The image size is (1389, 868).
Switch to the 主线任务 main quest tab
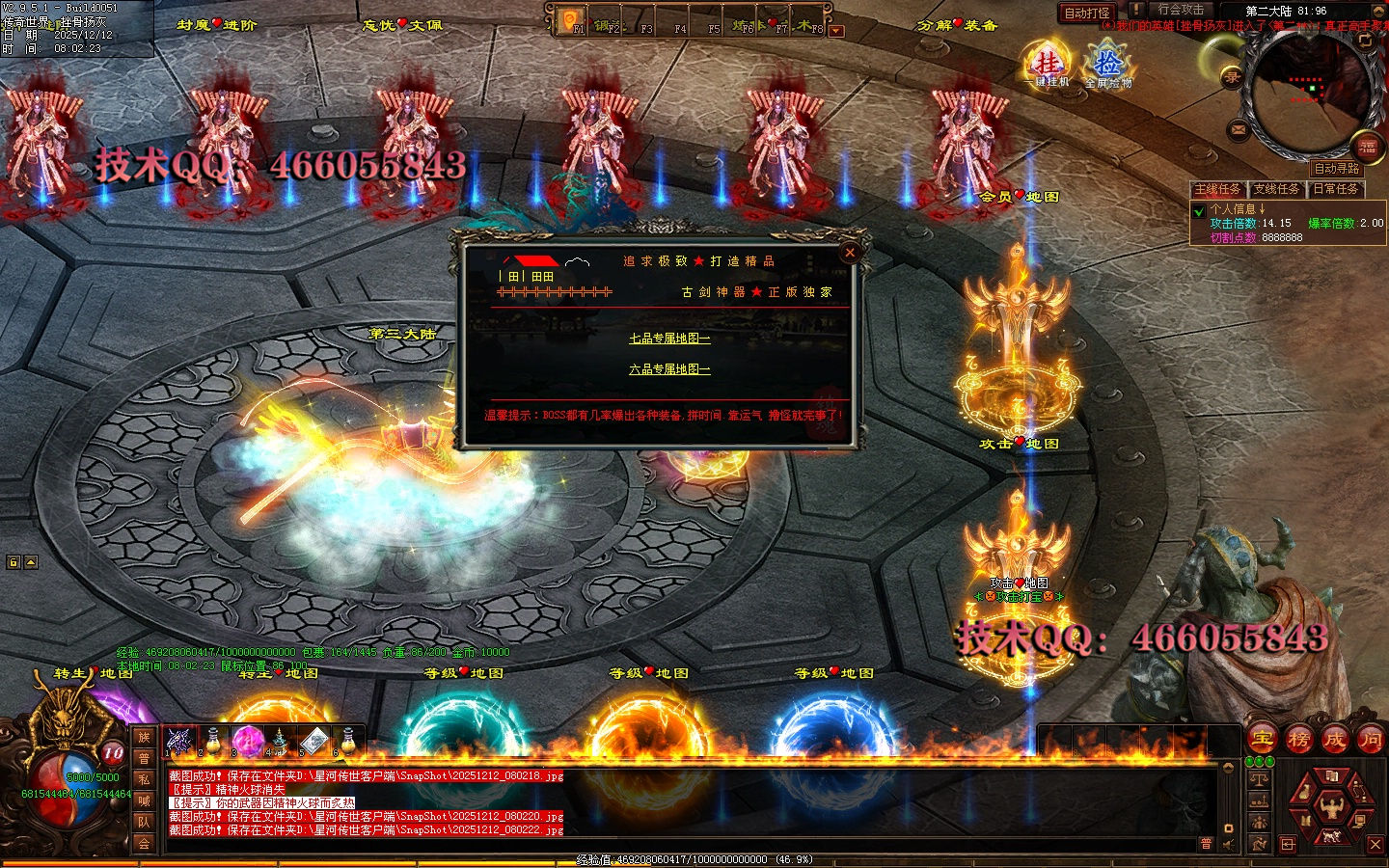1218,189
